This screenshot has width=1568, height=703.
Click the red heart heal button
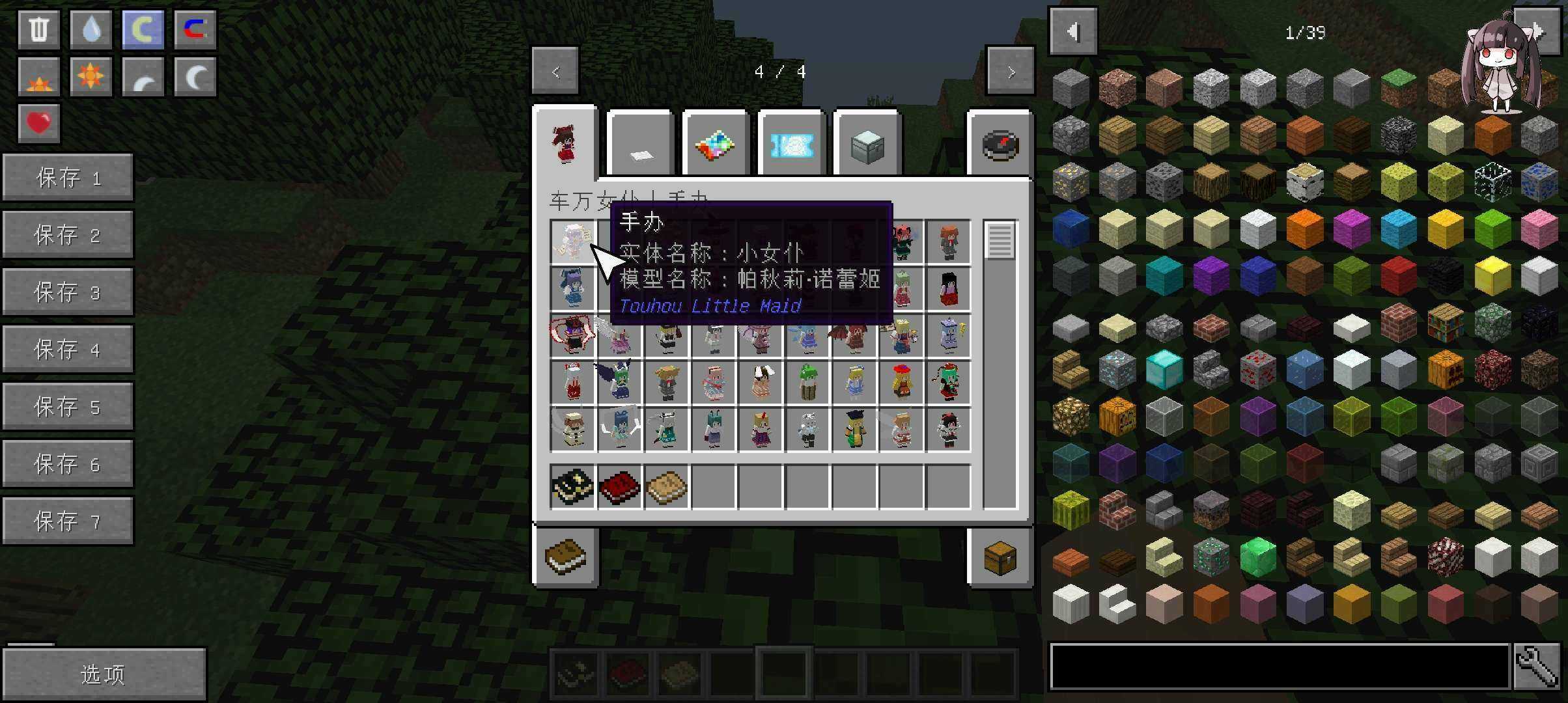39,123
